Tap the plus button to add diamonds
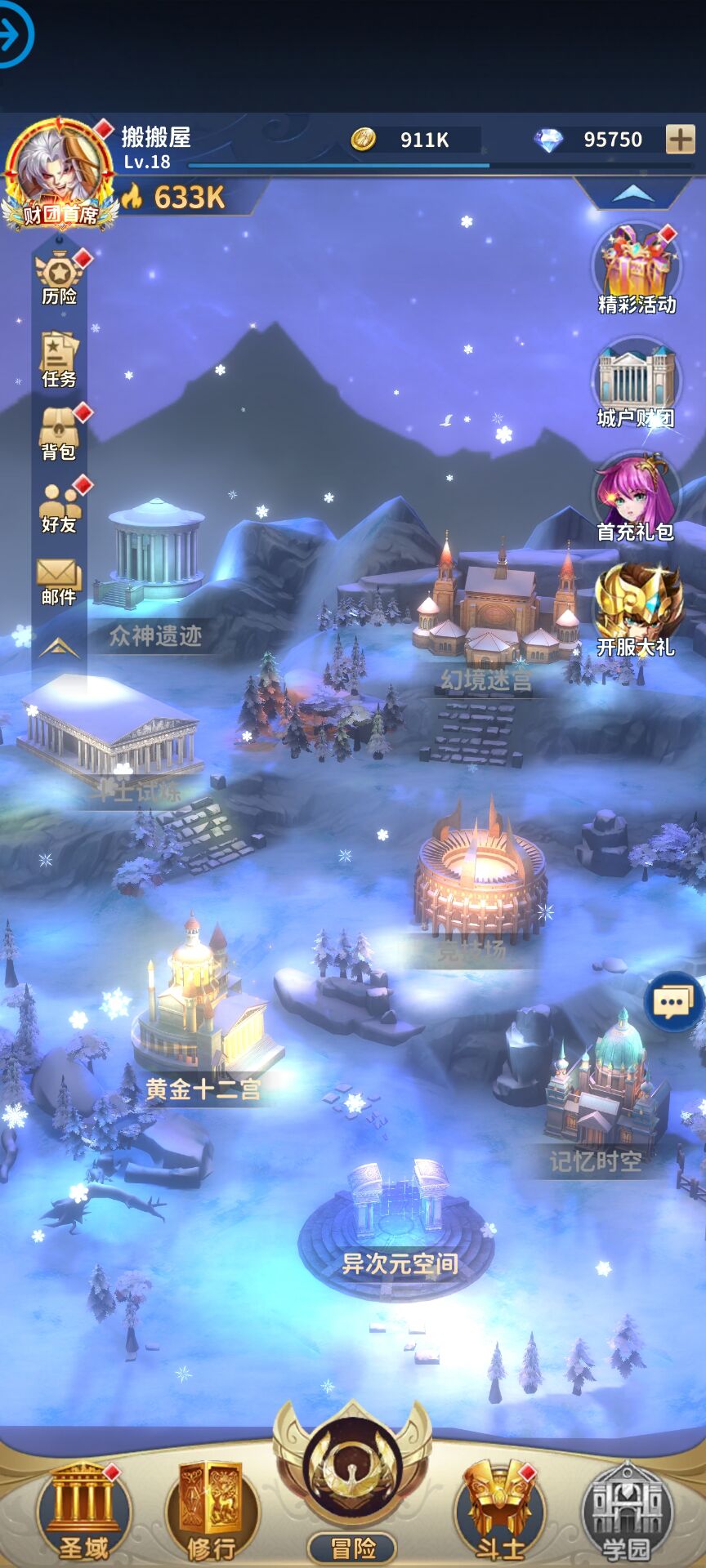Viewport: 706px width, 1568px height. (680, 140)
